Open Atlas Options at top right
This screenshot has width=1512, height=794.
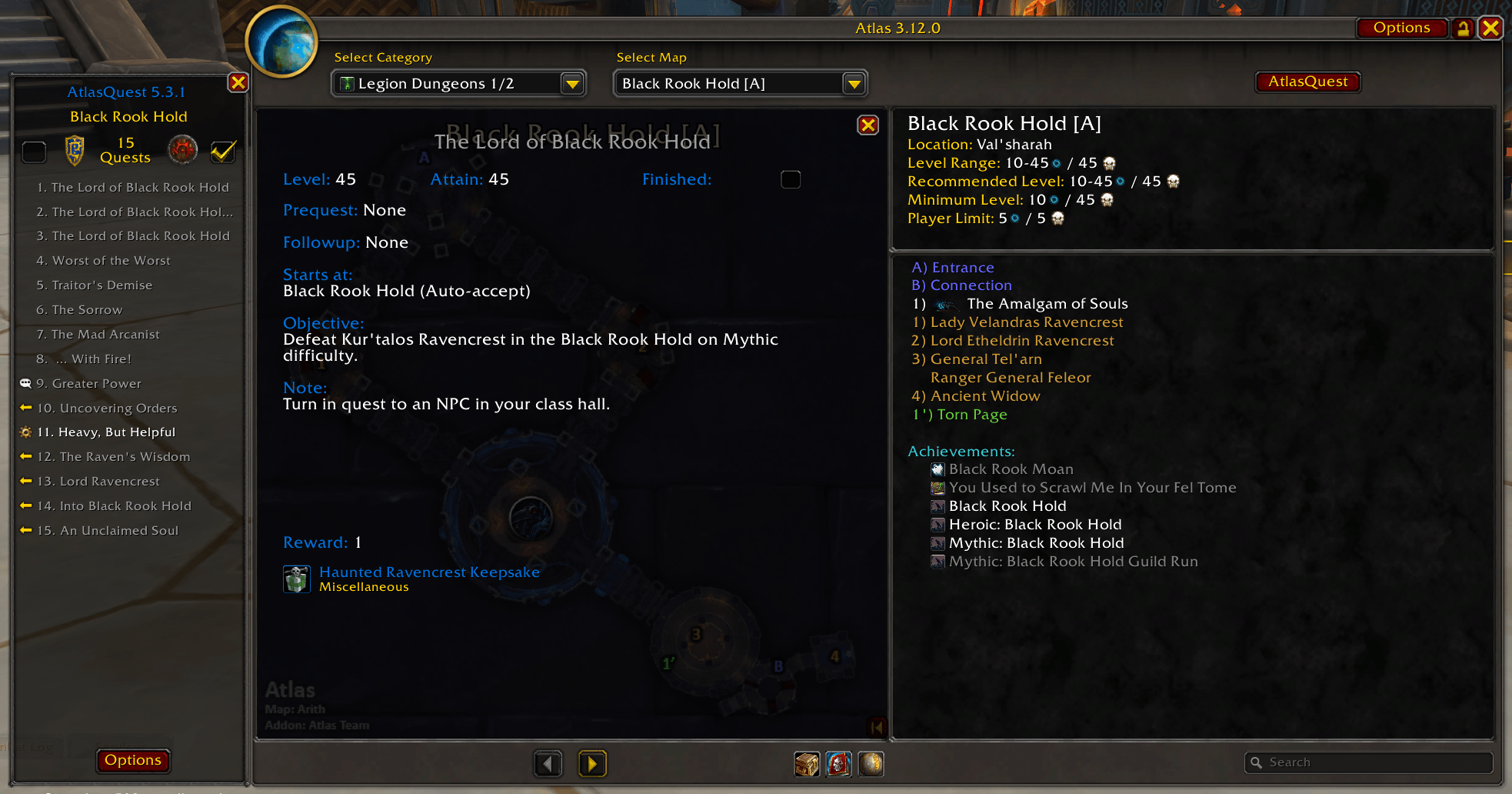(1401, 28)
